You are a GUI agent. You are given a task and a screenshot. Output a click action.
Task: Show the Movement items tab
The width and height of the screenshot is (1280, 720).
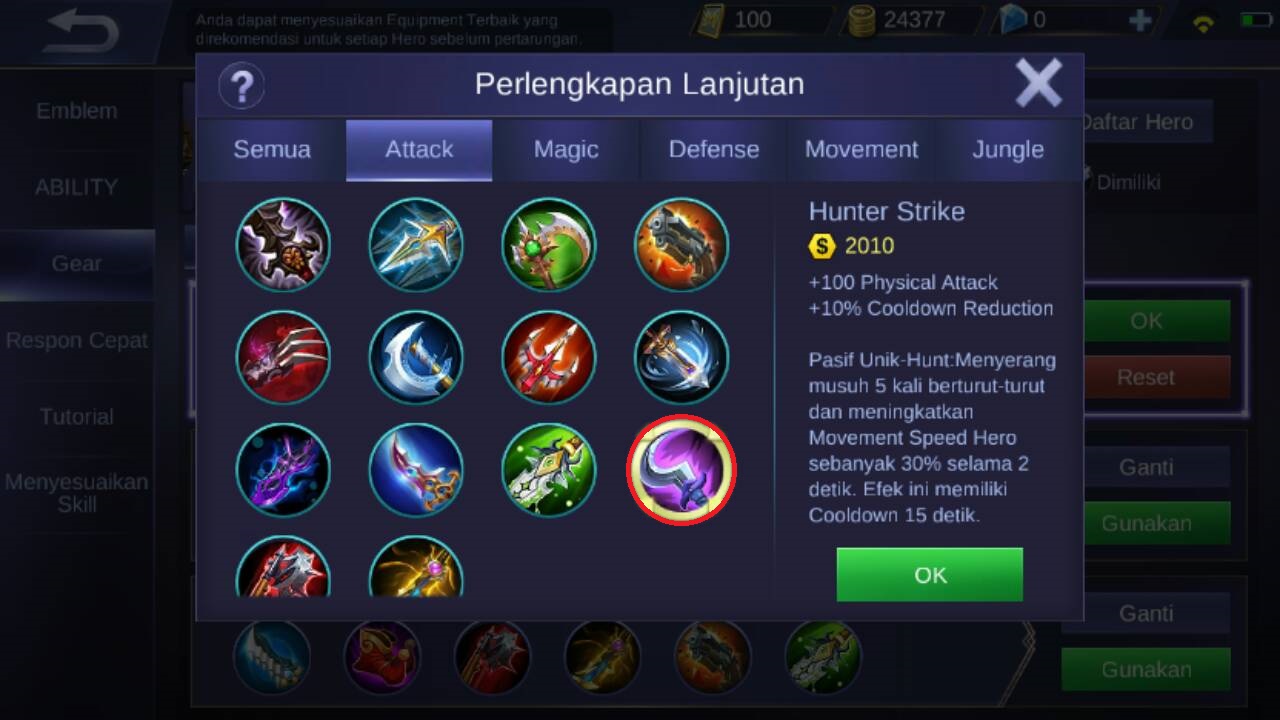tap(861, 150)
